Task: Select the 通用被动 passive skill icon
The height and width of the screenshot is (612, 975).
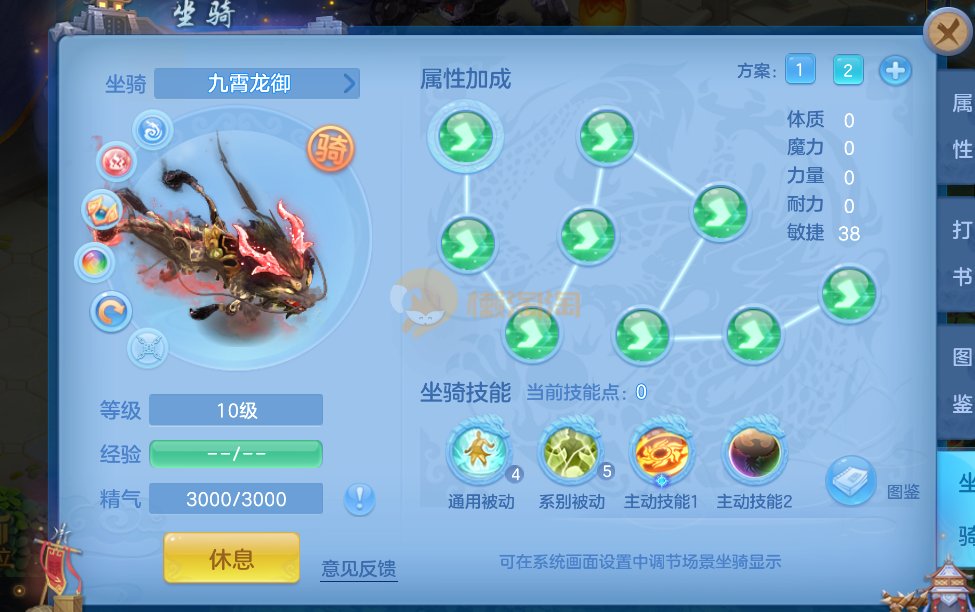Action: point(479,453)
